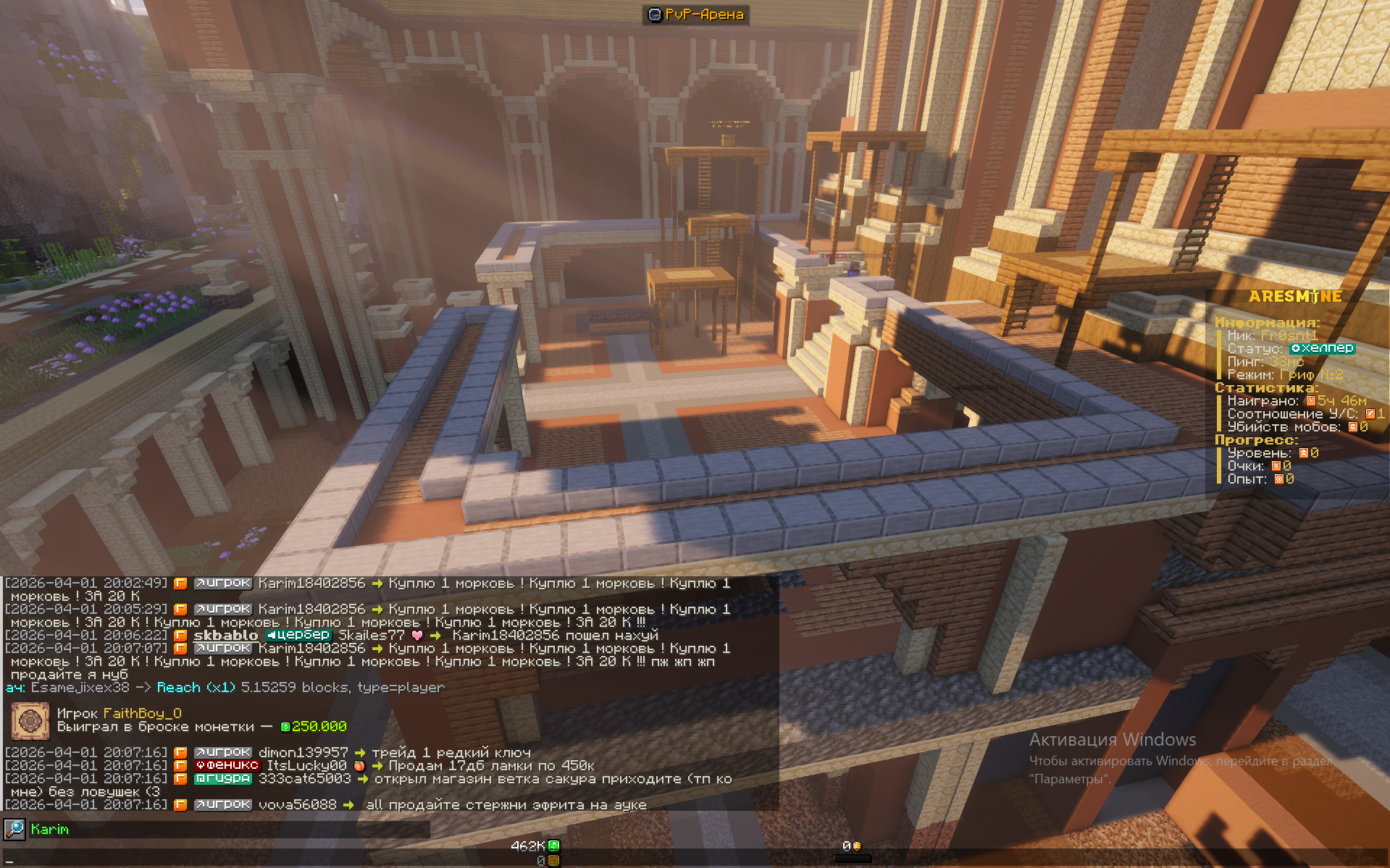Choose the Karim autocomplete suggestion
The height and width of the screenshot is (868, 1390).
[x=50, y=830]
